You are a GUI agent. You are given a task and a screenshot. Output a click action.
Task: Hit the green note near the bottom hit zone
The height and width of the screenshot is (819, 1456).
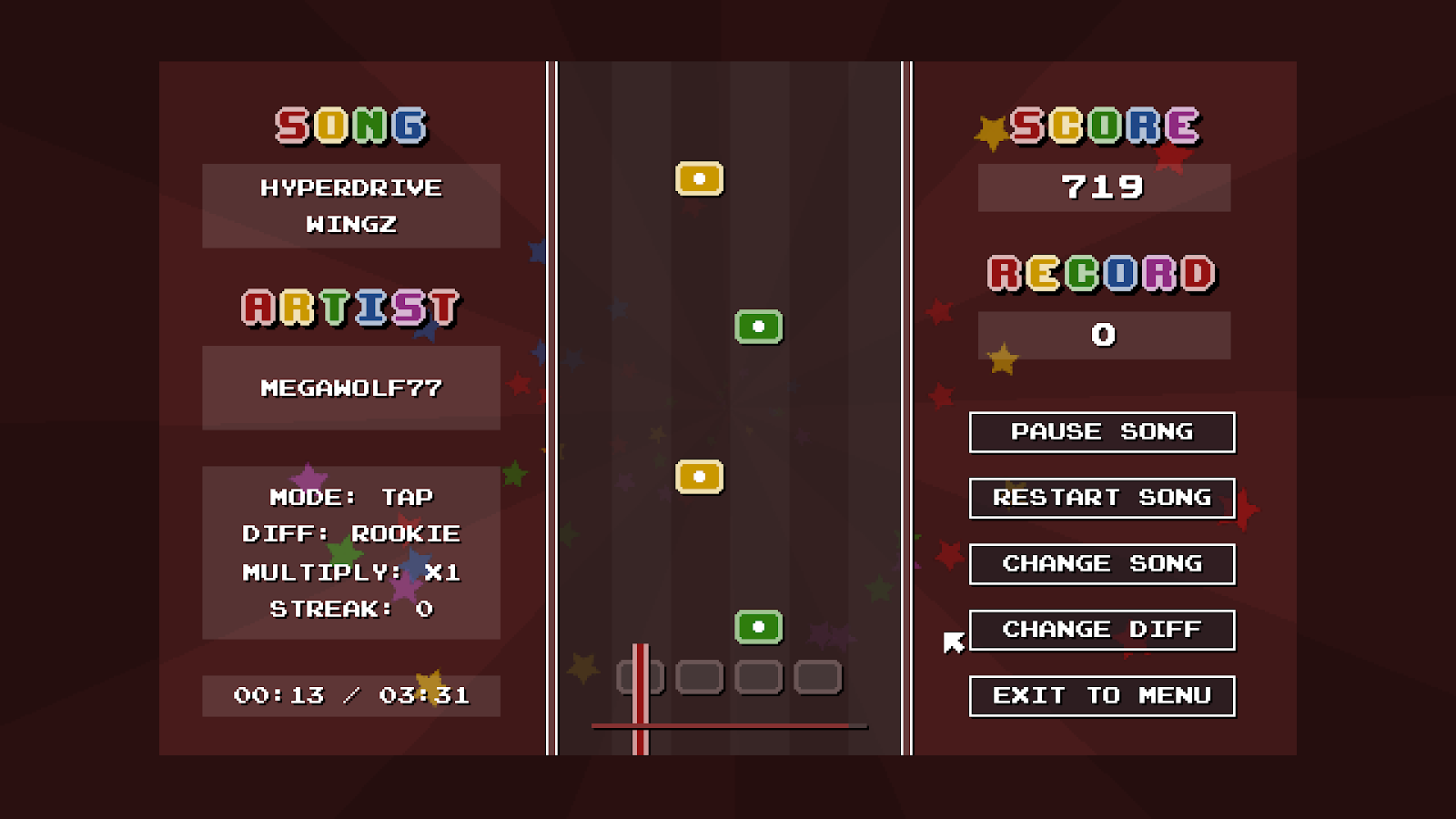pos(760,625)
